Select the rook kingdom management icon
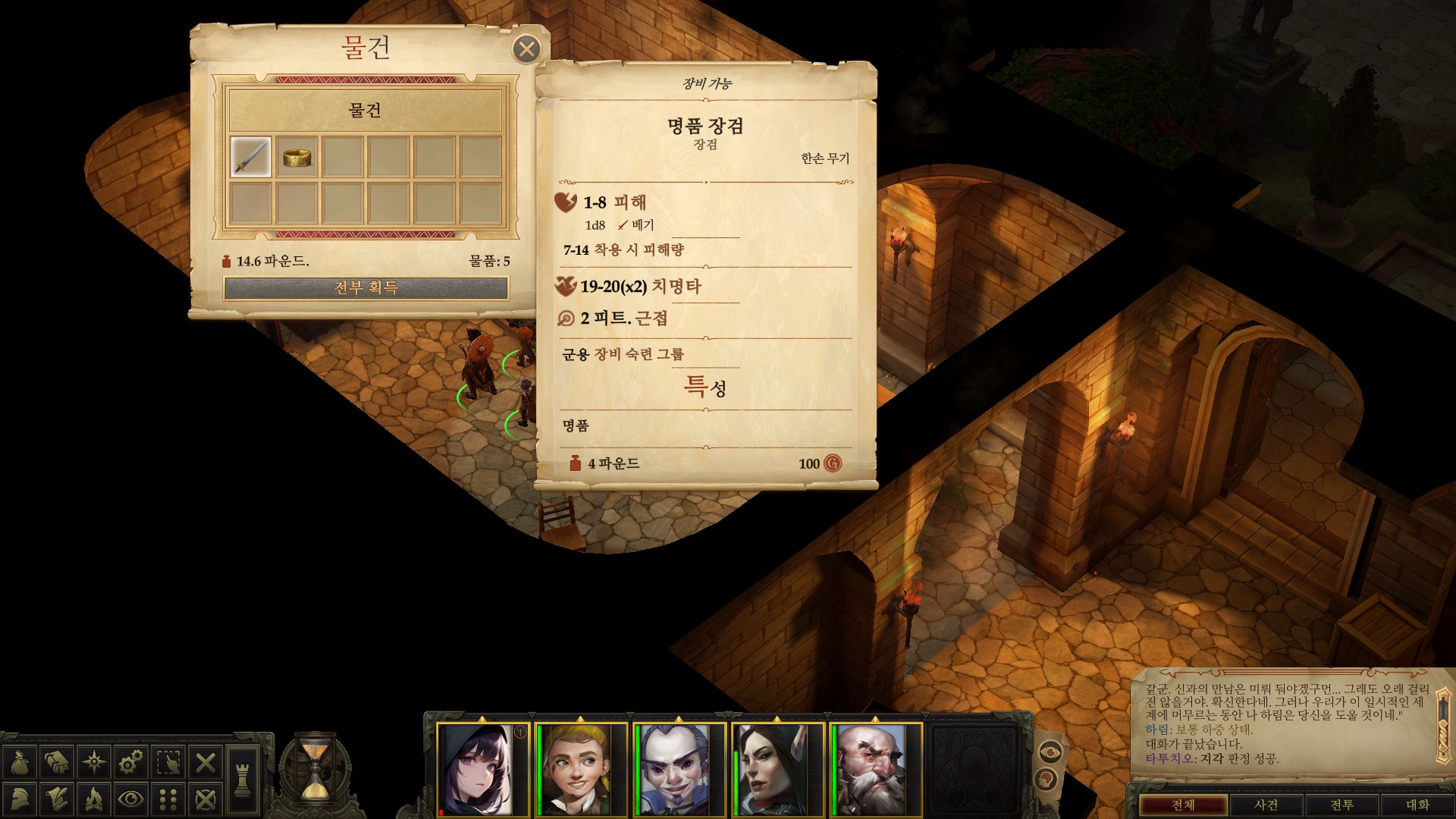The width and height of the screenshot is (1456, 819). point(242,781)
